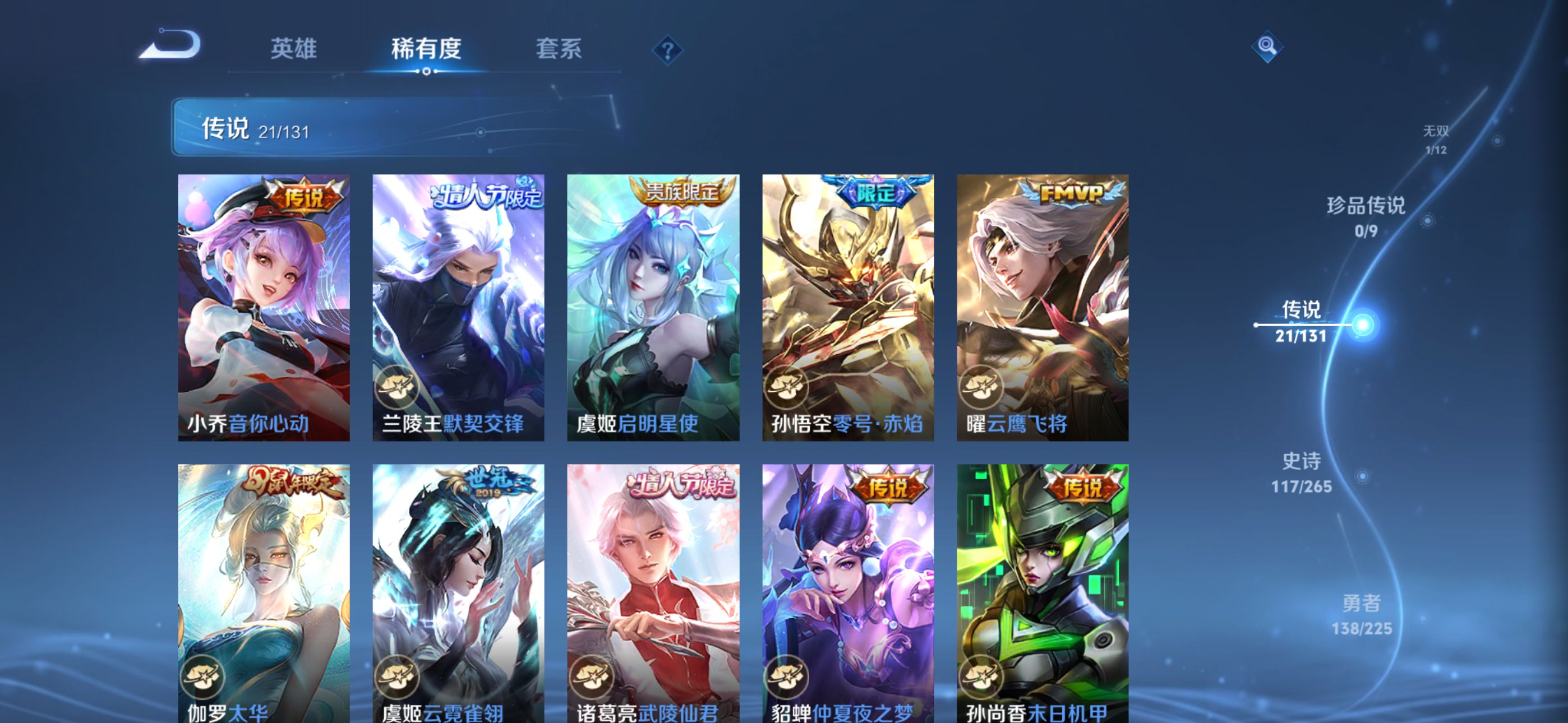Open the 兰陵王 默契交锋 skin card
Viewport: 1568px width, 723px height.
click(458, 307)
